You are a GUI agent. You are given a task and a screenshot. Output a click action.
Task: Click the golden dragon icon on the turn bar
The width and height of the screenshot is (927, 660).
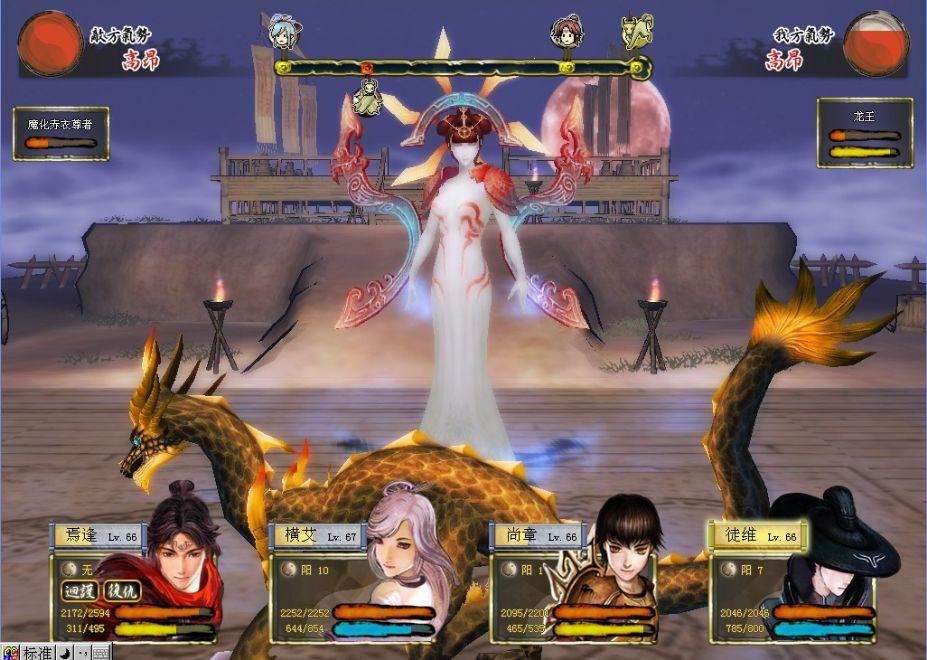[x=635, y=31]
